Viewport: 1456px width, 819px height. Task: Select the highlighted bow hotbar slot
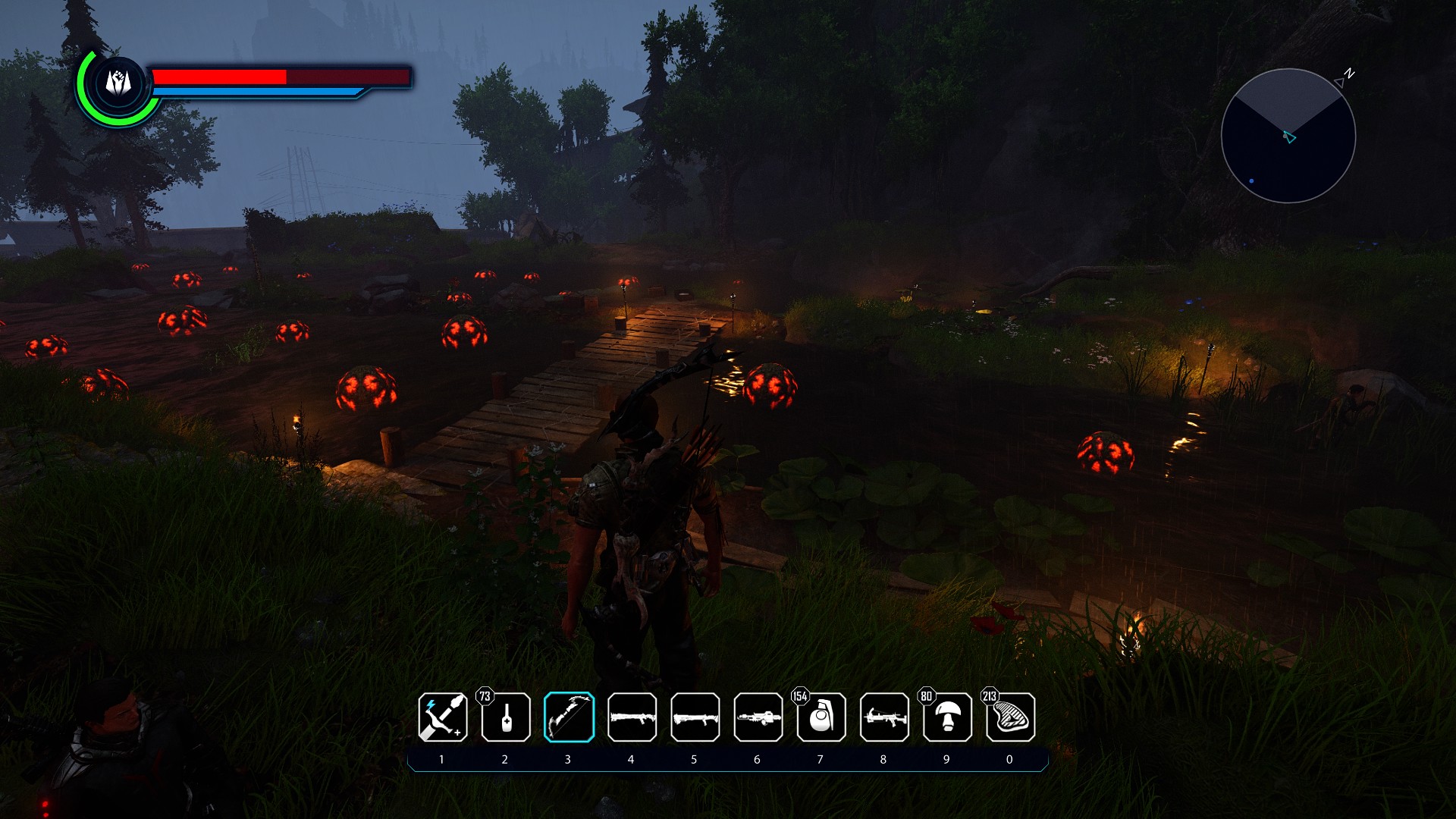(569, 717)
